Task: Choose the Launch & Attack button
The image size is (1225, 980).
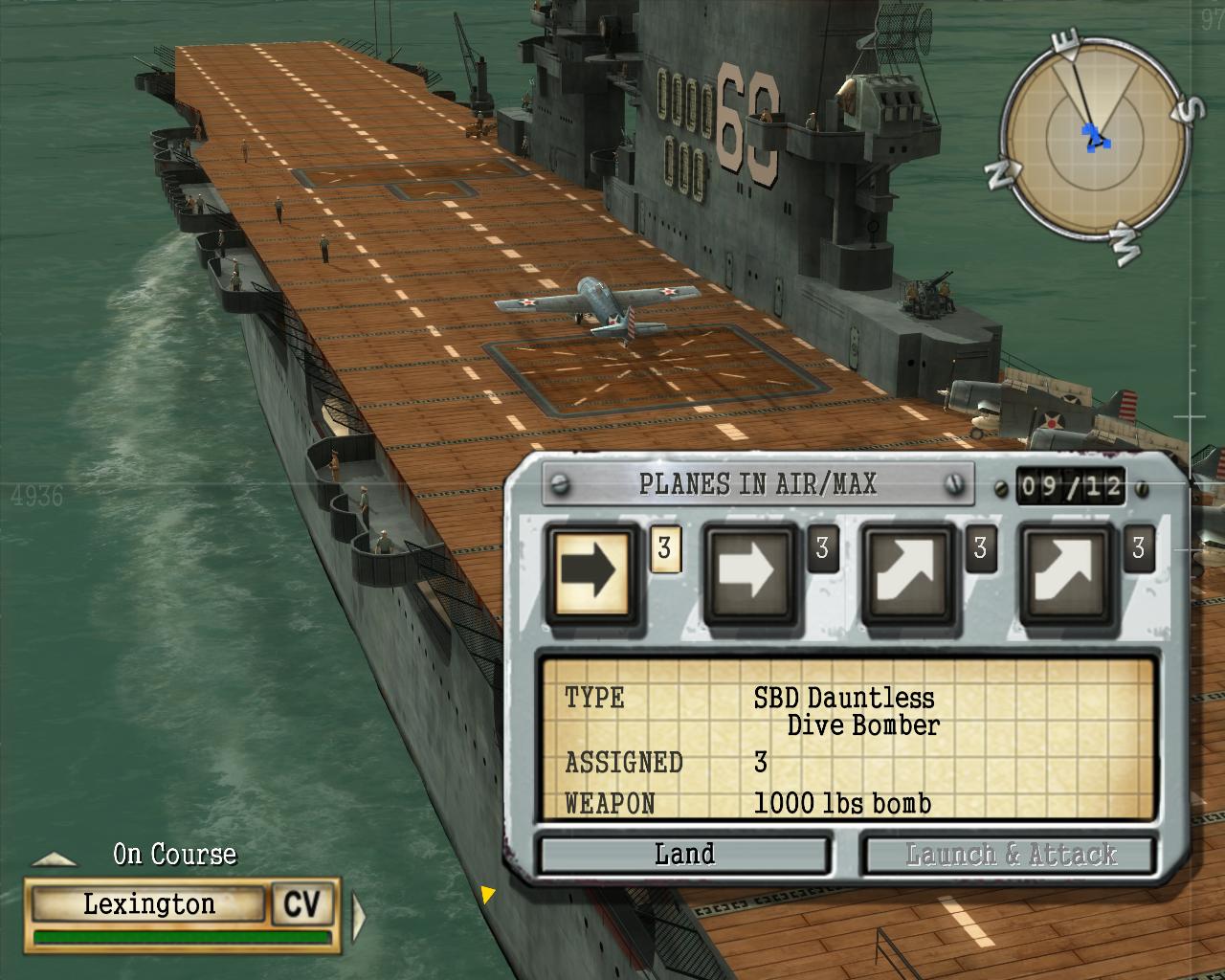Action: point(1010,855)
